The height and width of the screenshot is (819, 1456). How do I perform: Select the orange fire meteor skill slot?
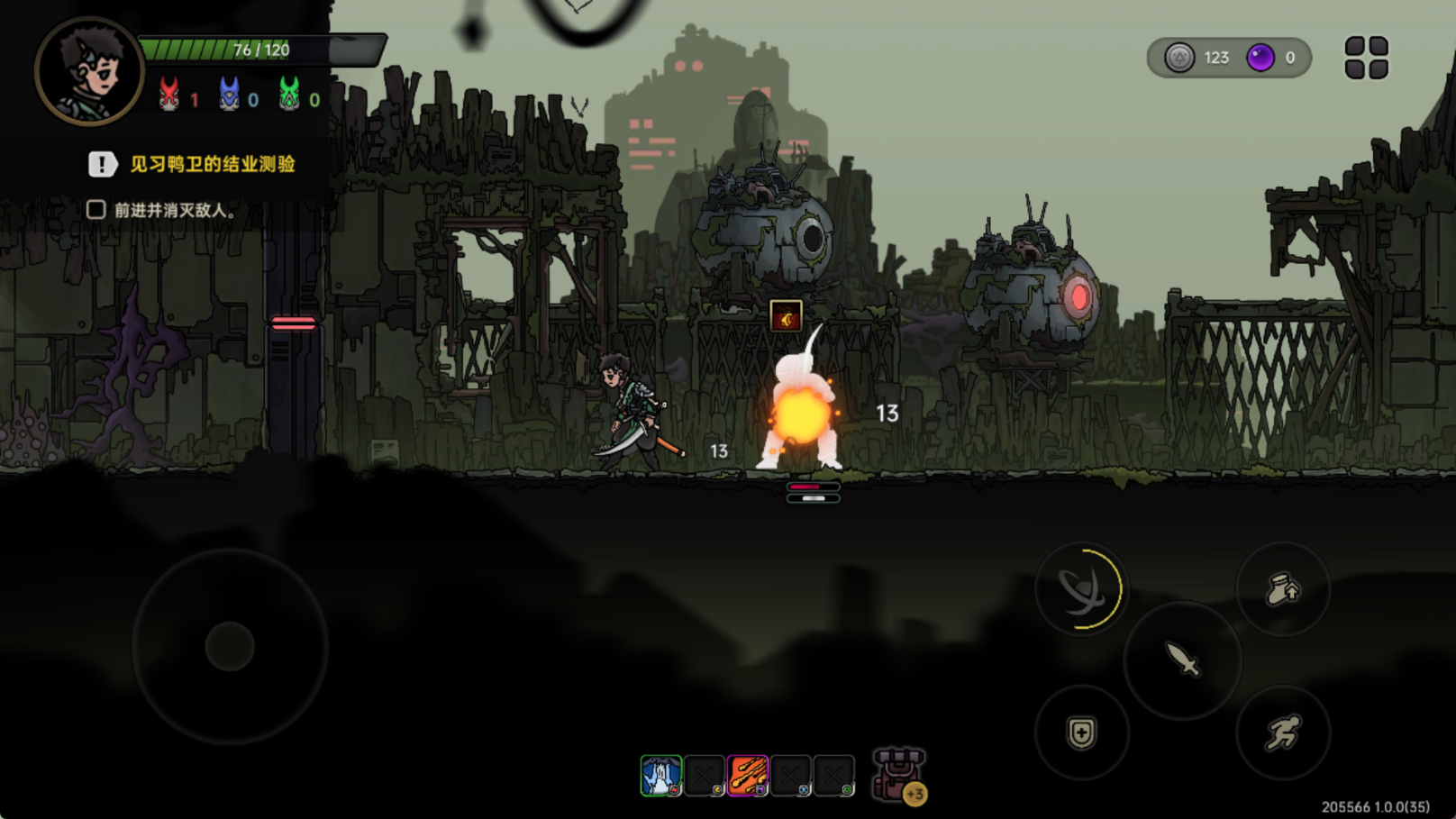click(x=748, y=776)
